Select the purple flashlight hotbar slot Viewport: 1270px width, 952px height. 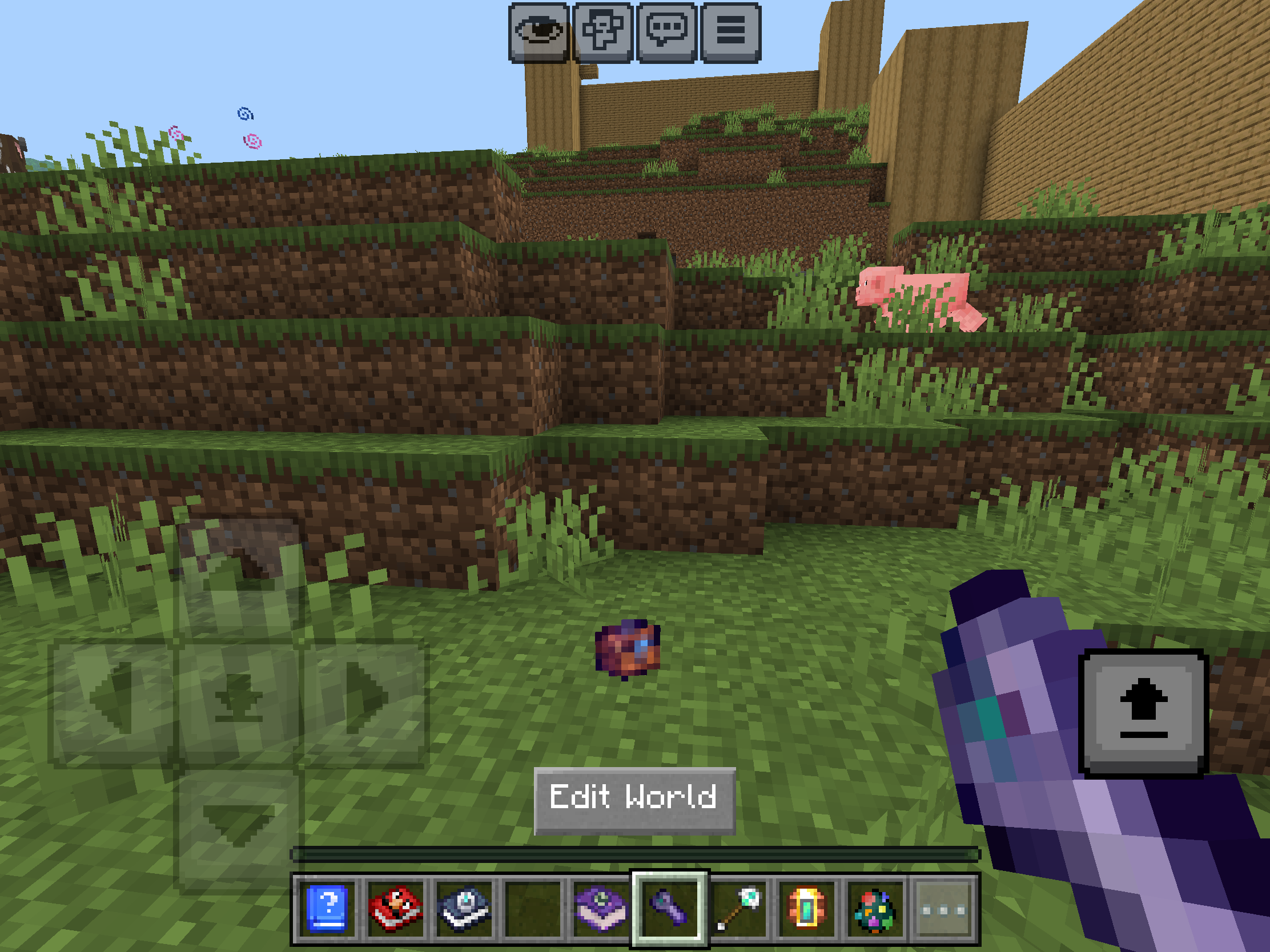[x=669, y=909]
